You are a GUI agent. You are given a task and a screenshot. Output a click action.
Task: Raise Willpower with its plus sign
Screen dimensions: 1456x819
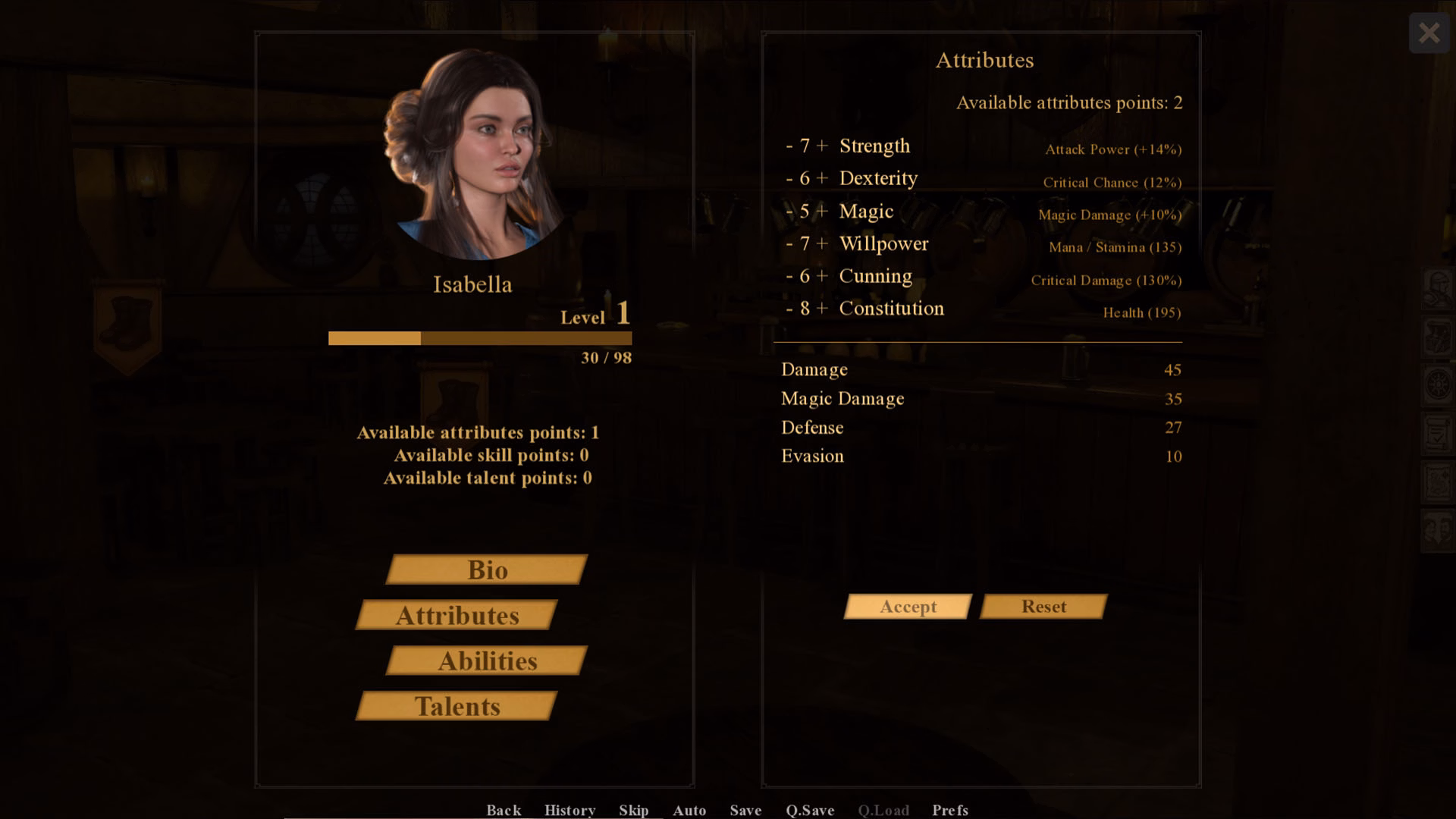[822, 244]
